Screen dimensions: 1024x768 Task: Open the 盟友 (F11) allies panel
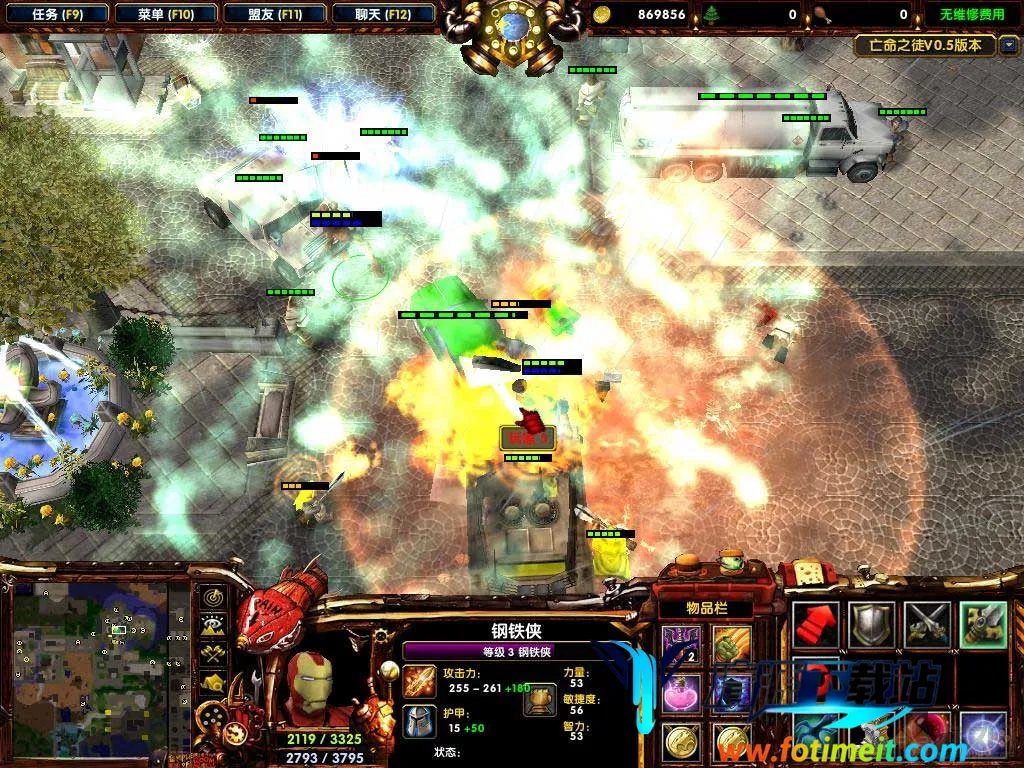coord(274,14)
